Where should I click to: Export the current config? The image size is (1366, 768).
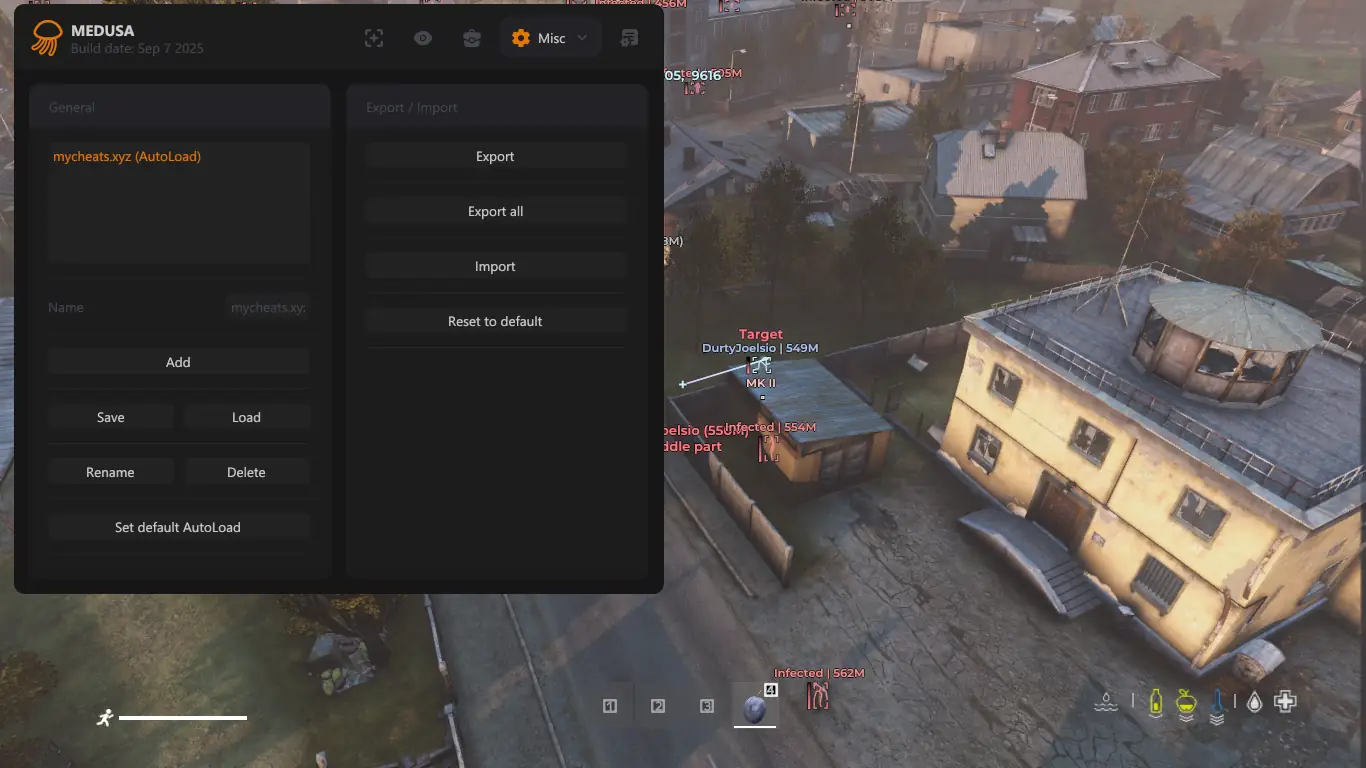pyautogui.click(x=495, y=157)
